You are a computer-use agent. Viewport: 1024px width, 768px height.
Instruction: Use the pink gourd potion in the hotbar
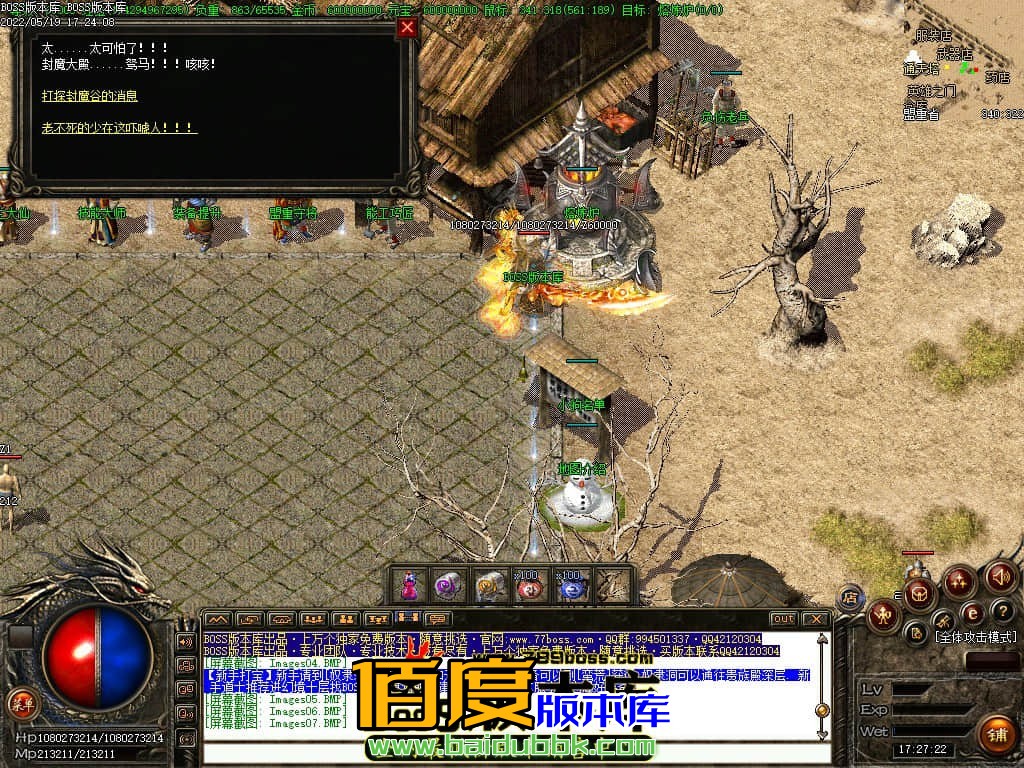click(x=409, y=586)
